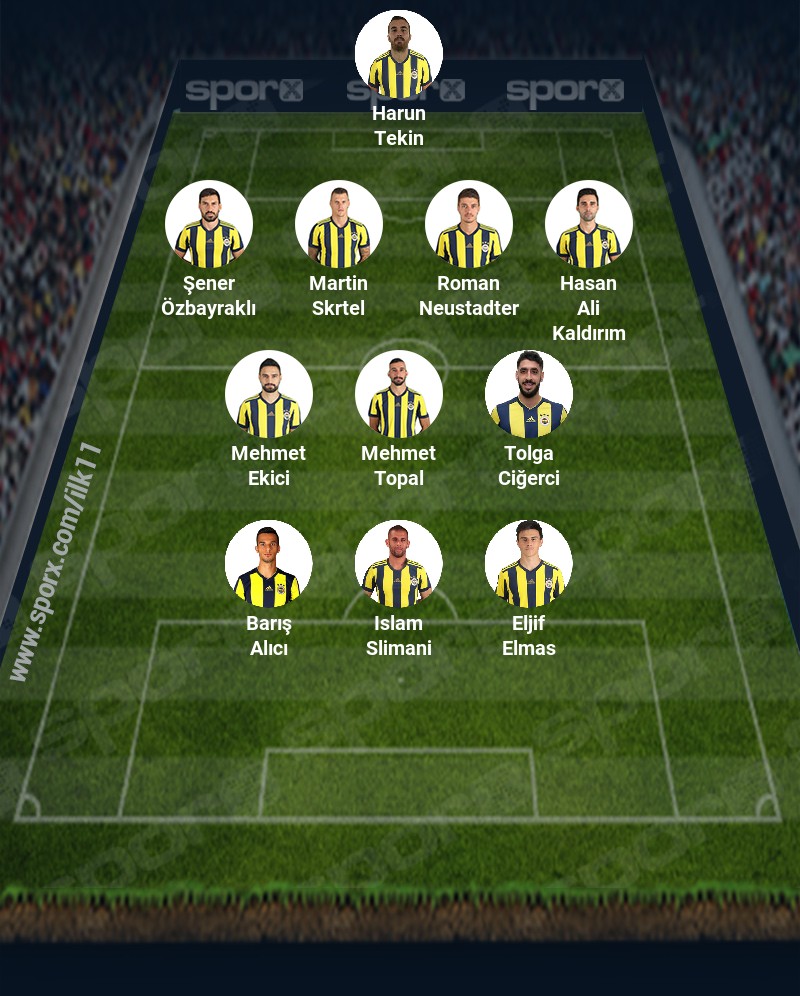Select Barış Alıcı in the attack
The image size is (800, 996).
[x=269, y=564]
